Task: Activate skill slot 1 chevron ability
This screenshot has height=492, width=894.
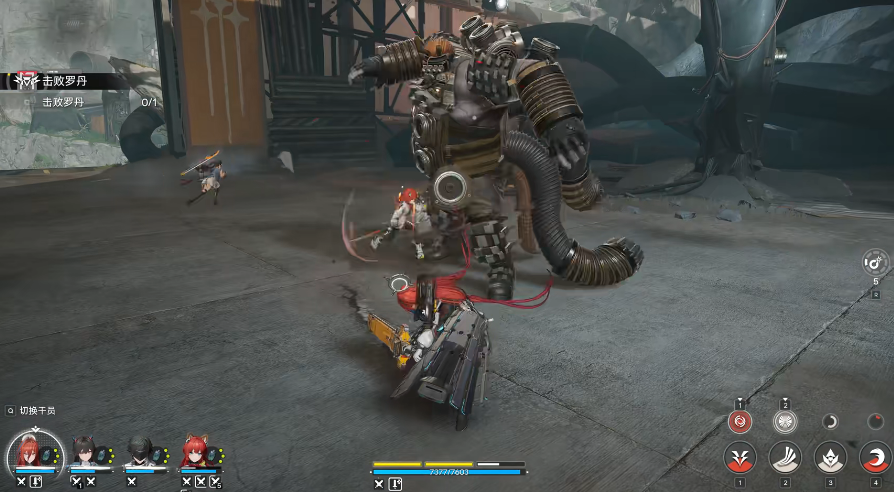Action: (x=740, y=459)
